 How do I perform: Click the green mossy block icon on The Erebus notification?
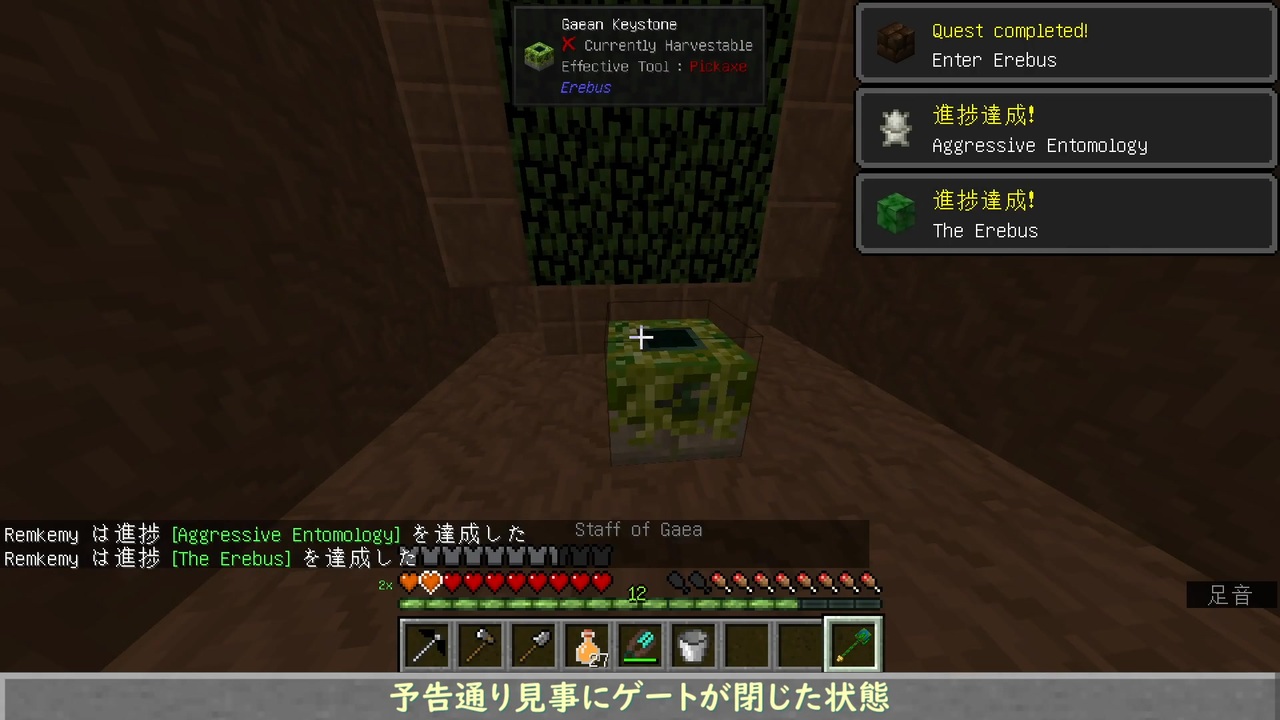coord(895,213)
